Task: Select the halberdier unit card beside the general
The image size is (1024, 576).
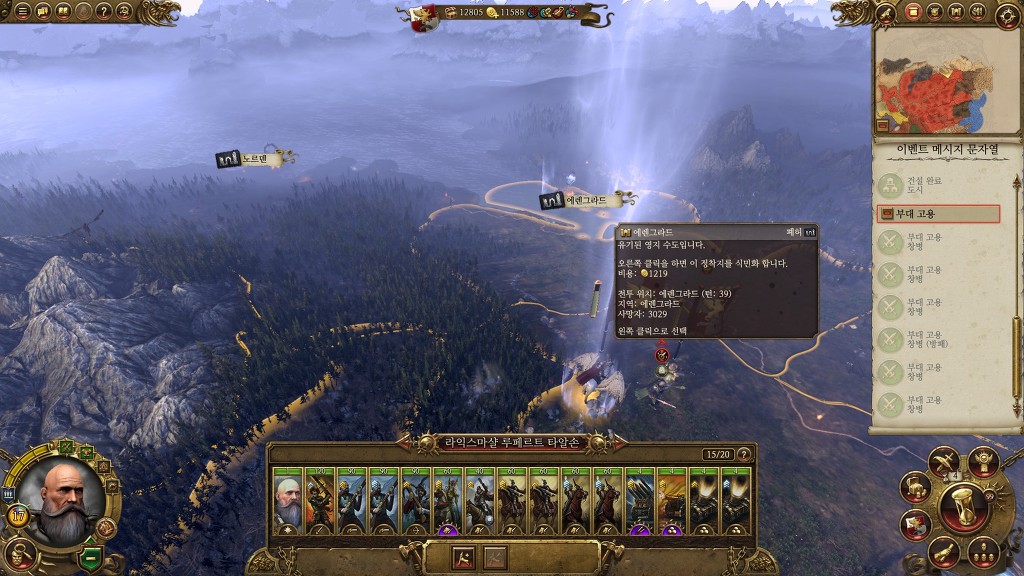Action: tap(320, 497)
